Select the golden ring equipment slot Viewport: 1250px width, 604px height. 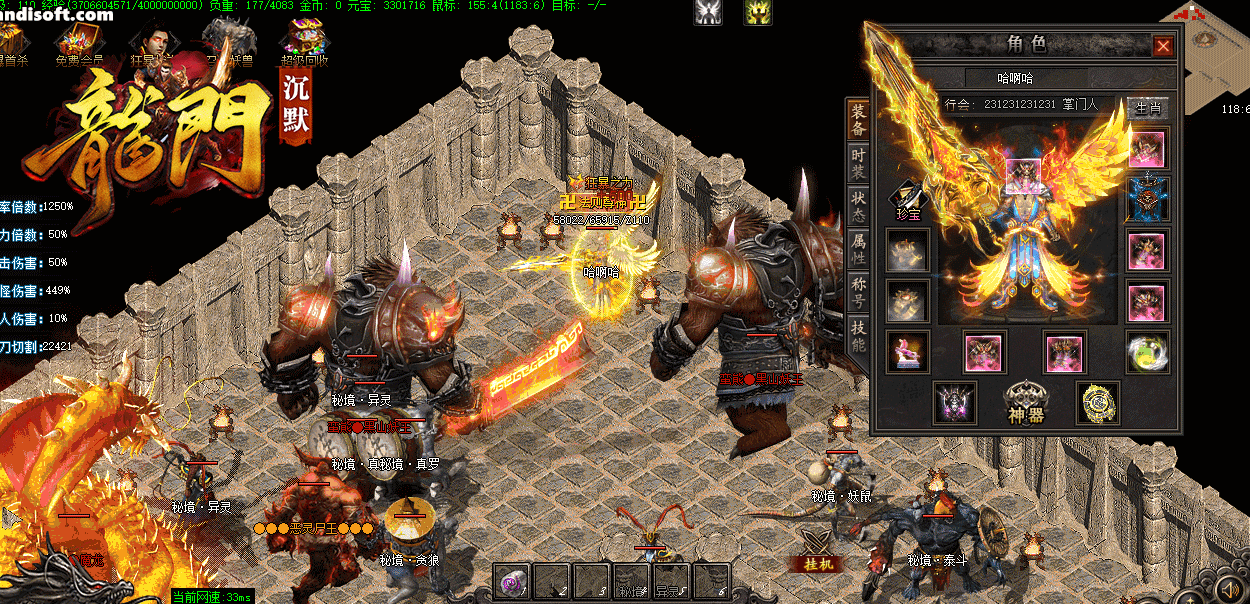(x=1097, y=402)
